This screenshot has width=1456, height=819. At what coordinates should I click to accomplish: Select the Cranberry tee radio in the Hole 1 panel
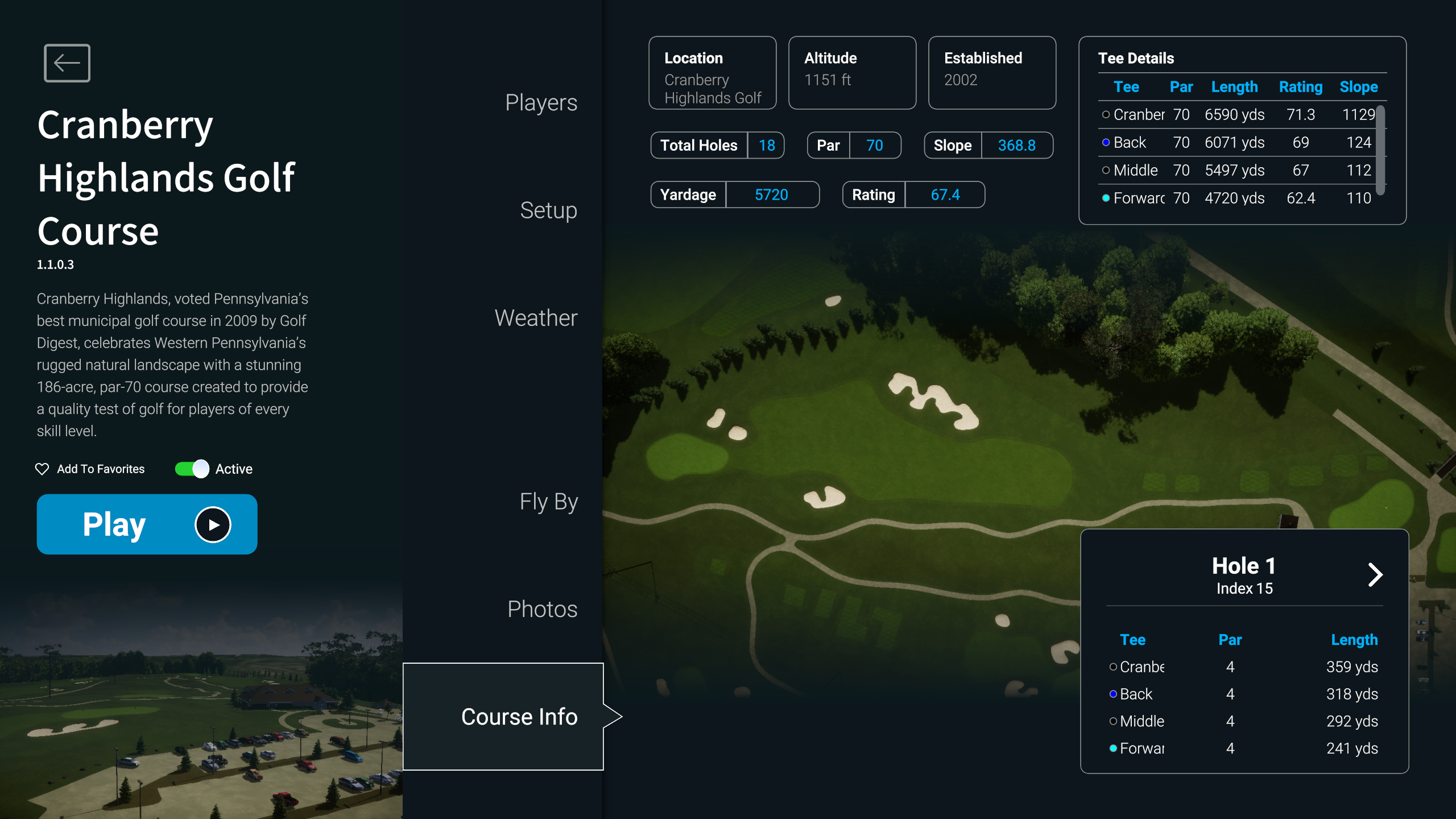point(1113,667)
